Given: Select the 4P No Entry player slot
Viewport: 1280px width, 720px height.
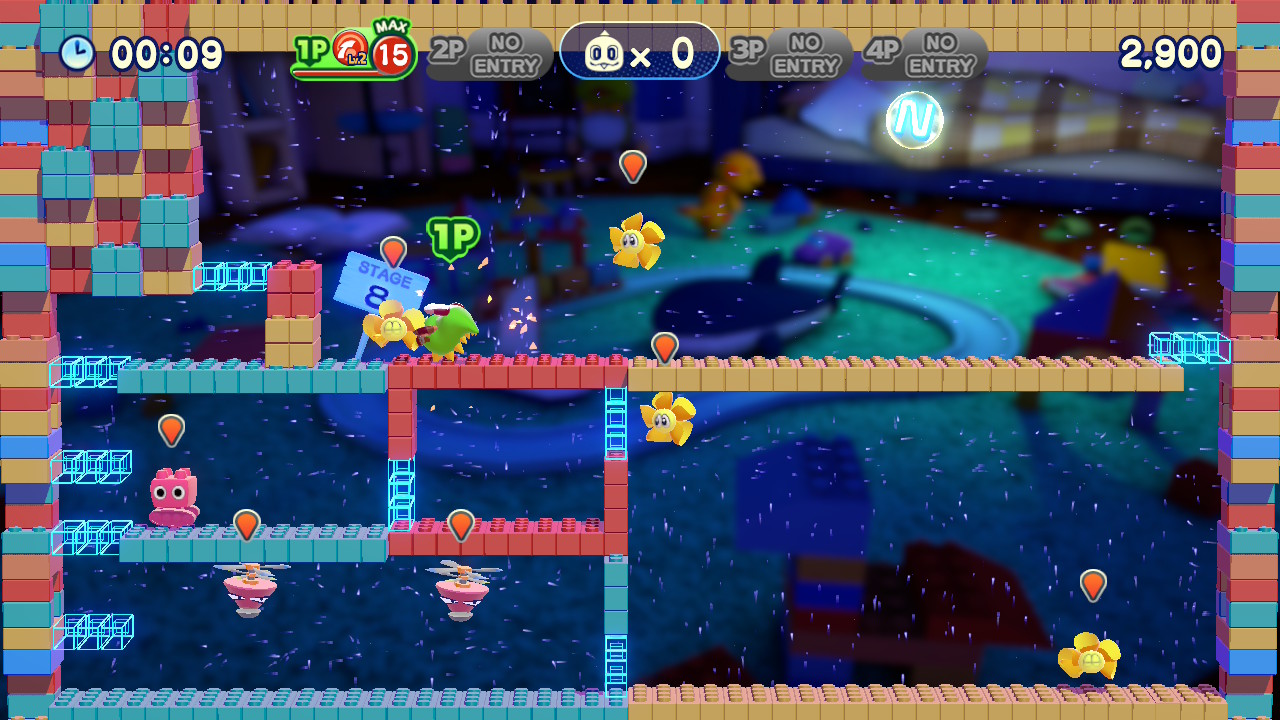Looking at the screenshot, I should click(924, 54).
